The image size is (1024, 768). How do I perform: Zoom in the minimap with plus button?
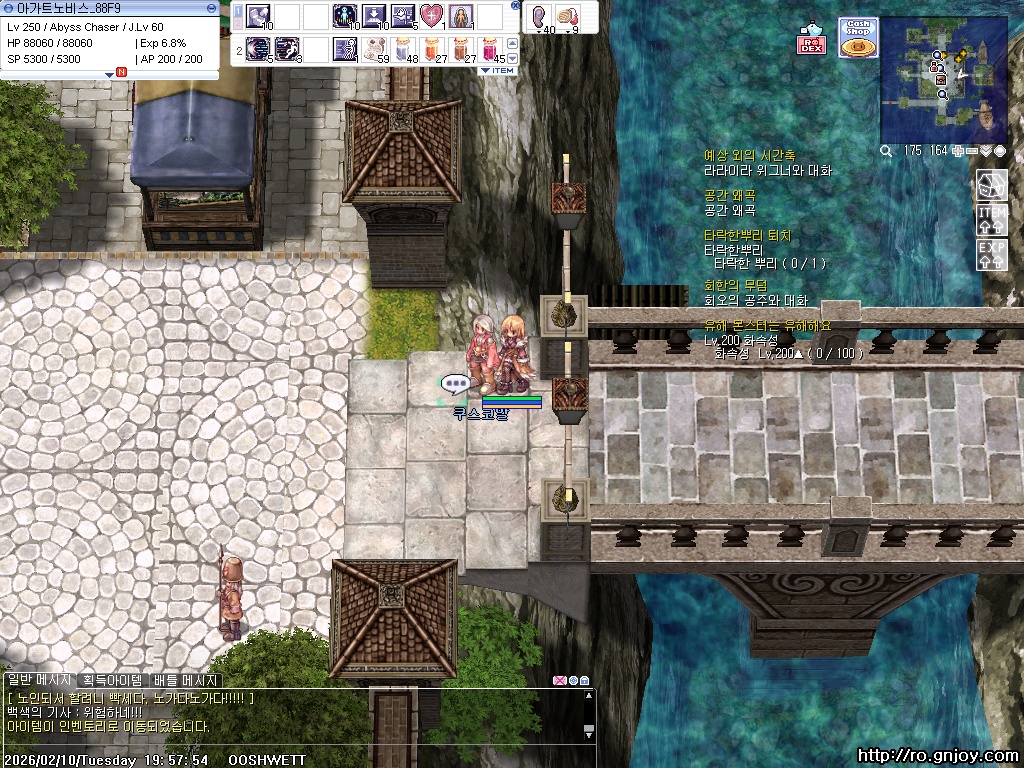pyautogui.click(x=959, y=151)
